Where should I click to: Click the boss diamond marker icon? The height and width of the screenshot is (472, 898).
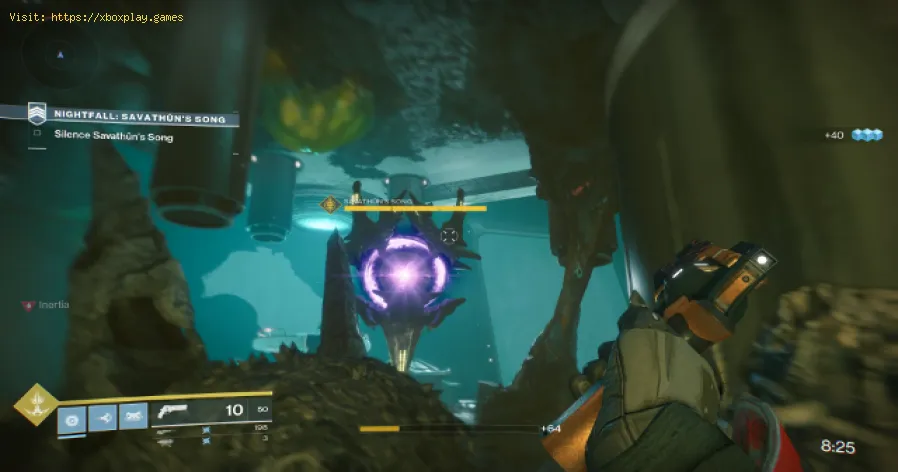[328, 205]
